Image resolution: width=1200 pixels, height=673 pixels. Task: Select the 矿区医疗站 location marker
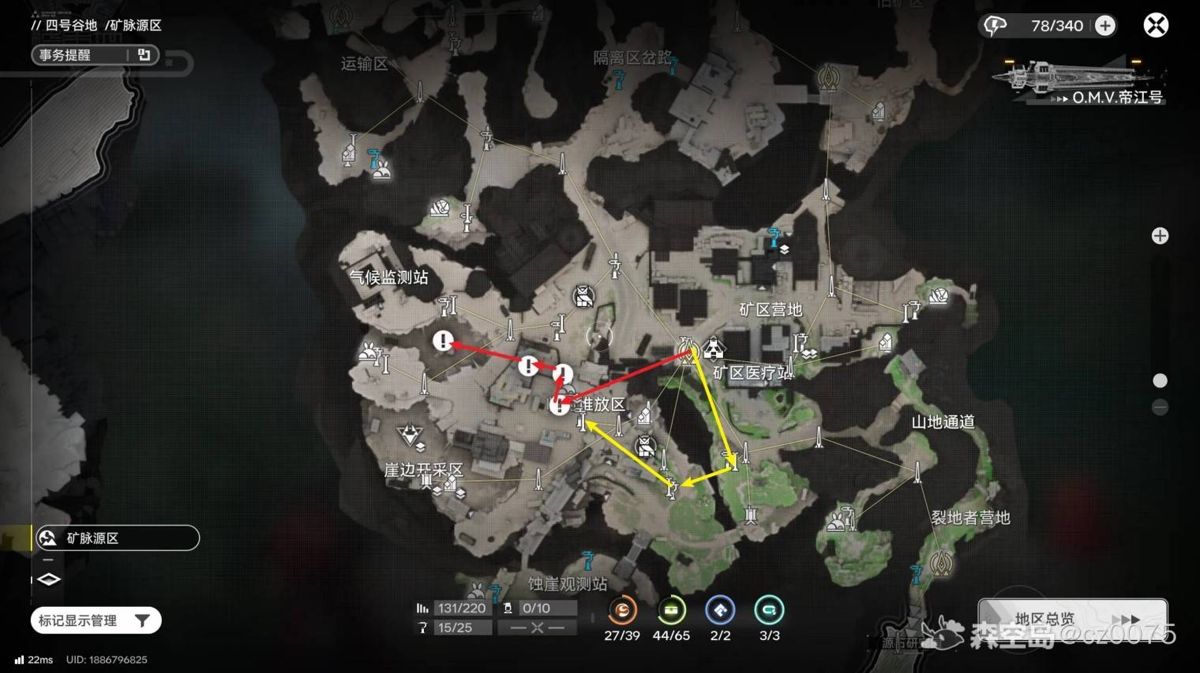(752, 373)
